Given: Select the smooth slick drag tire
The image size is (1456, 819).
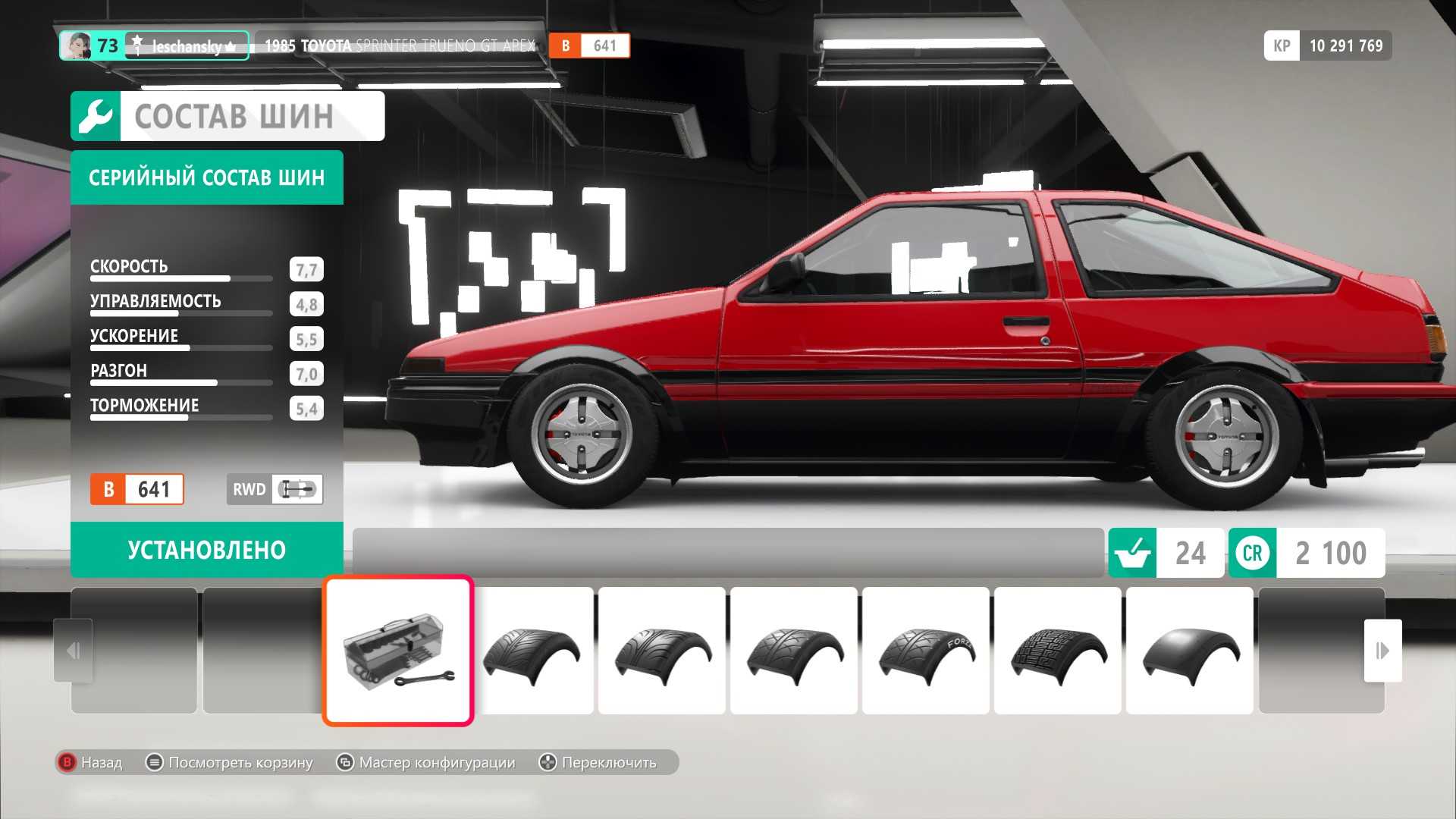Looking at the screenshot, I should click(1189, 651).
